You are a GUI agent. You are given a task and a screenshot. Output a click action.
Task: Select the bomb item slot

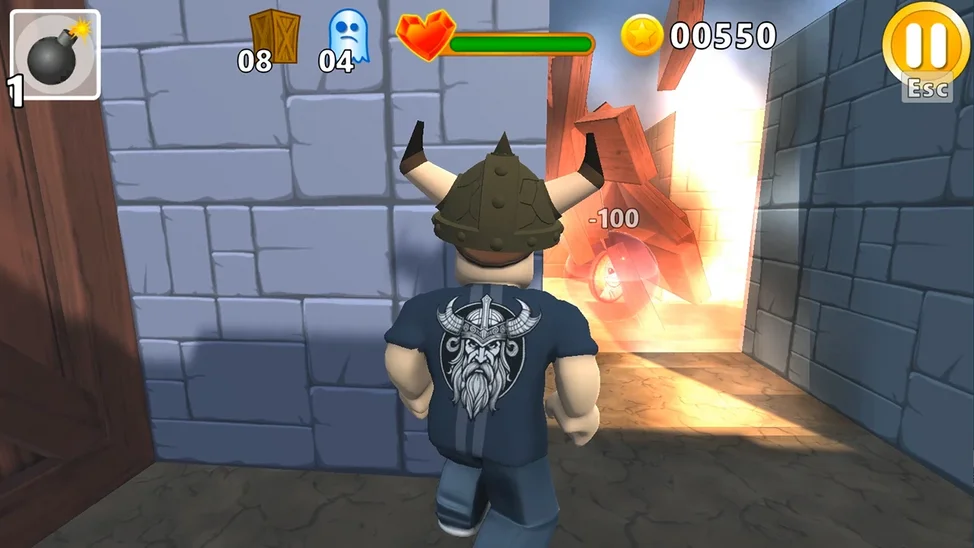pos(55,55)
